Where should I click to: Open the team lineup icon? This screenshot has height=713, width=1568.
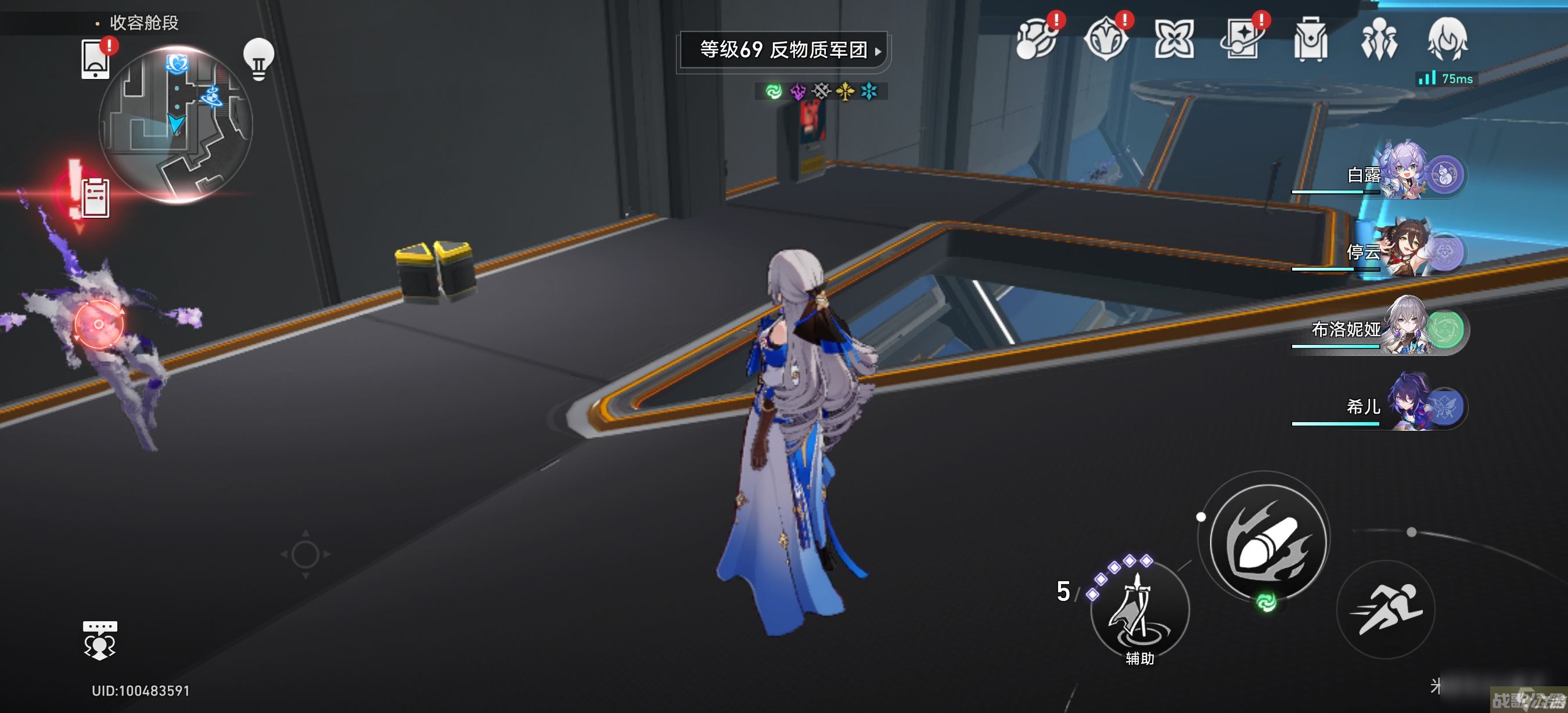click(1379, 39)
